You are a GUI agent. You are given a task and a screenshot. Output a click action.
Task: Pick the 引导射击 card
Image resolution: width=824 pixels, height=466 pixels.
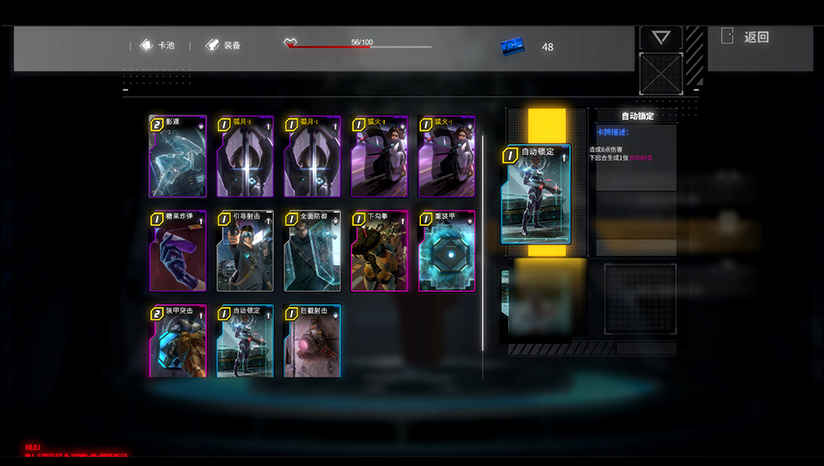point(245,251)
